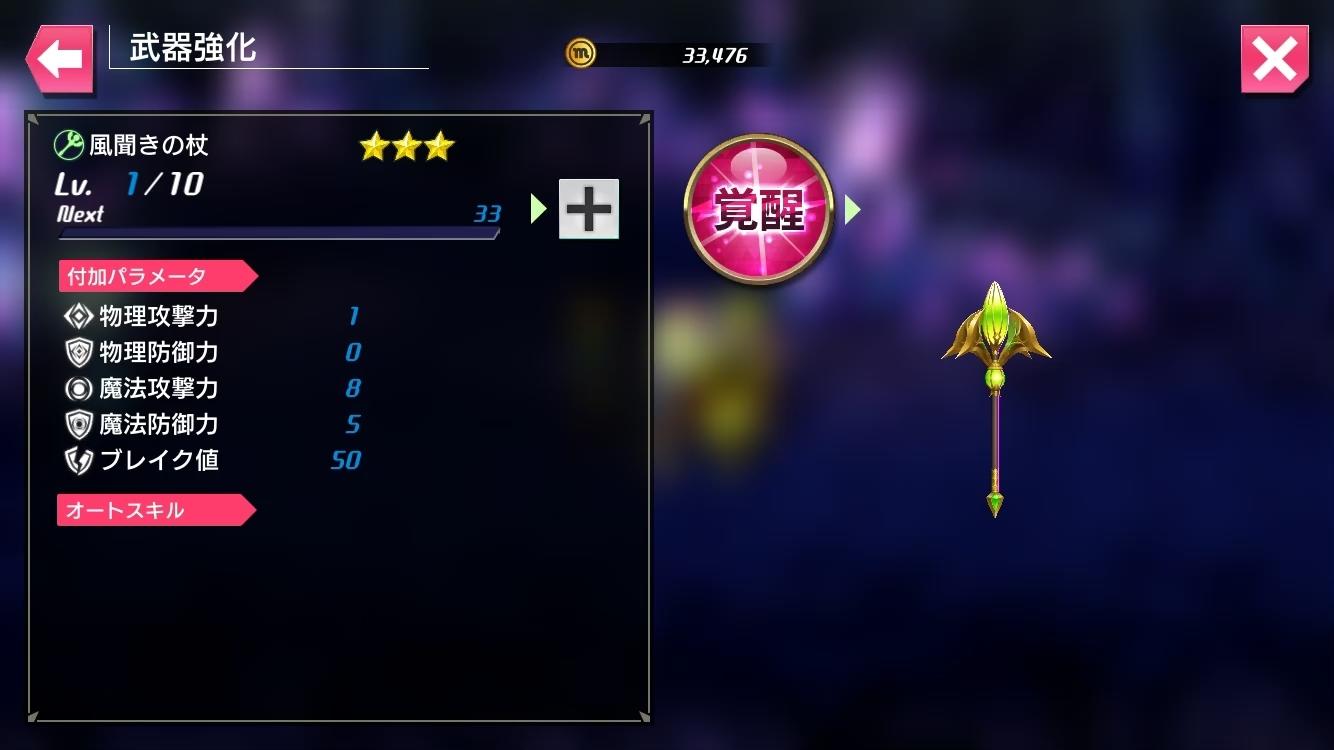Click the gold coin currency icon
This screenshot has height=750, width=1334.
(581, 53)
